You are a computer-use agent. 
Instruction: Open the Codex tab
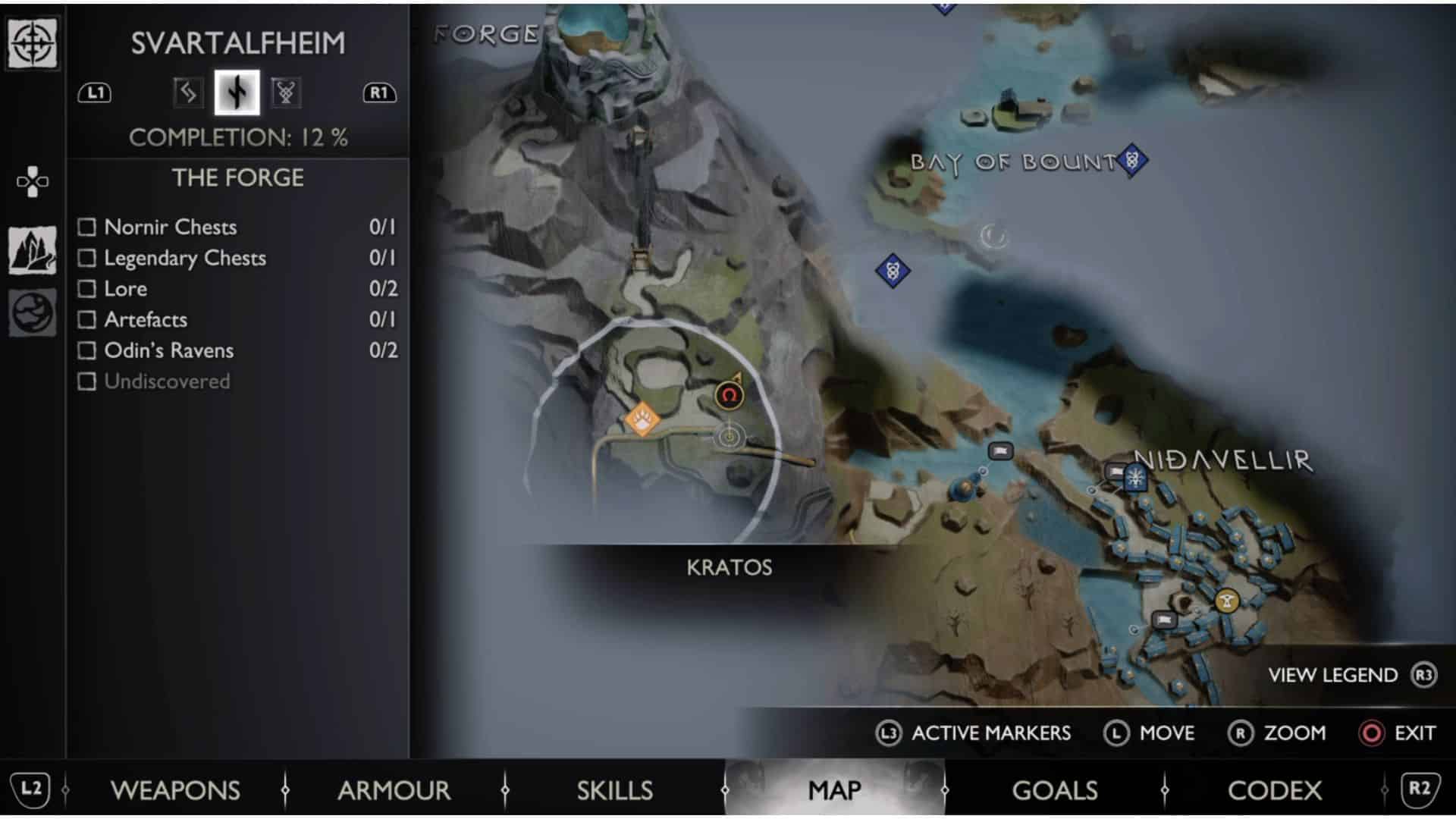(1274, 790)
